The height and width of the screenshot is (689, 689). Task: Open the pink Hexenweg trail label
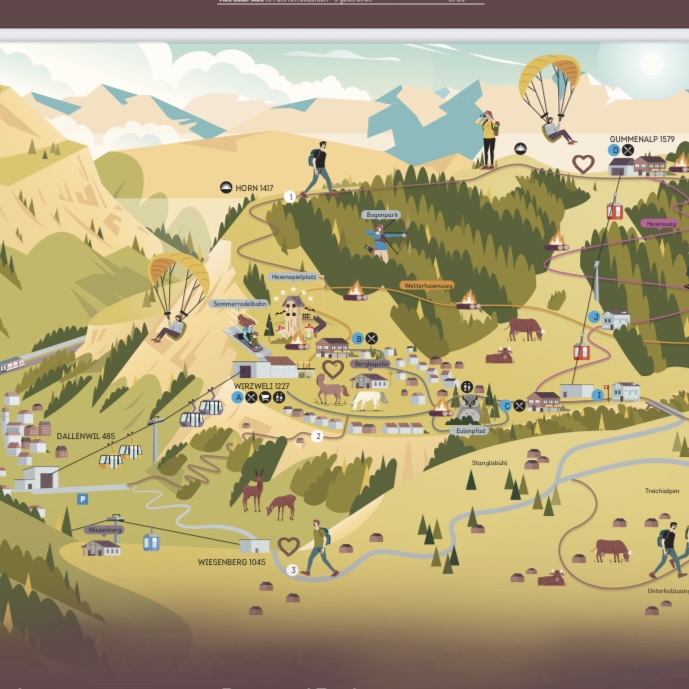[661, 223]
